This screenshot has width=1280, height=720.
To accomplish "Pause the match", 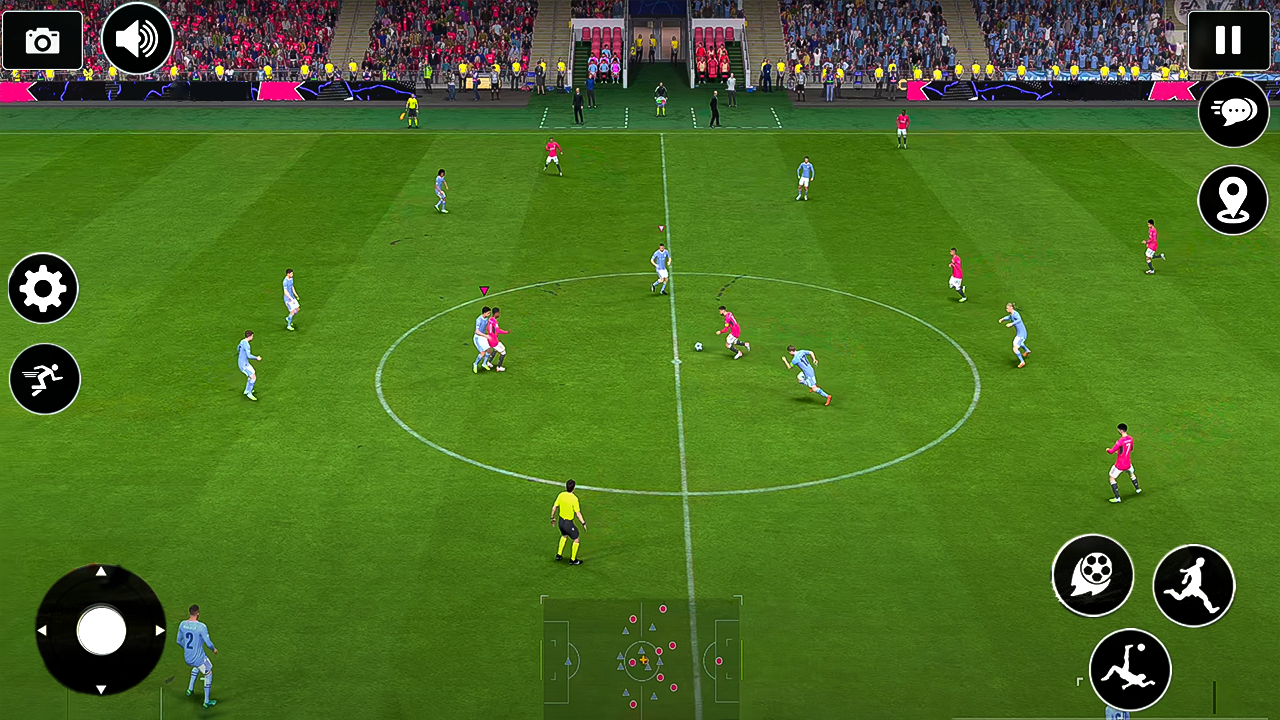I will click(x=1228, y=40).
